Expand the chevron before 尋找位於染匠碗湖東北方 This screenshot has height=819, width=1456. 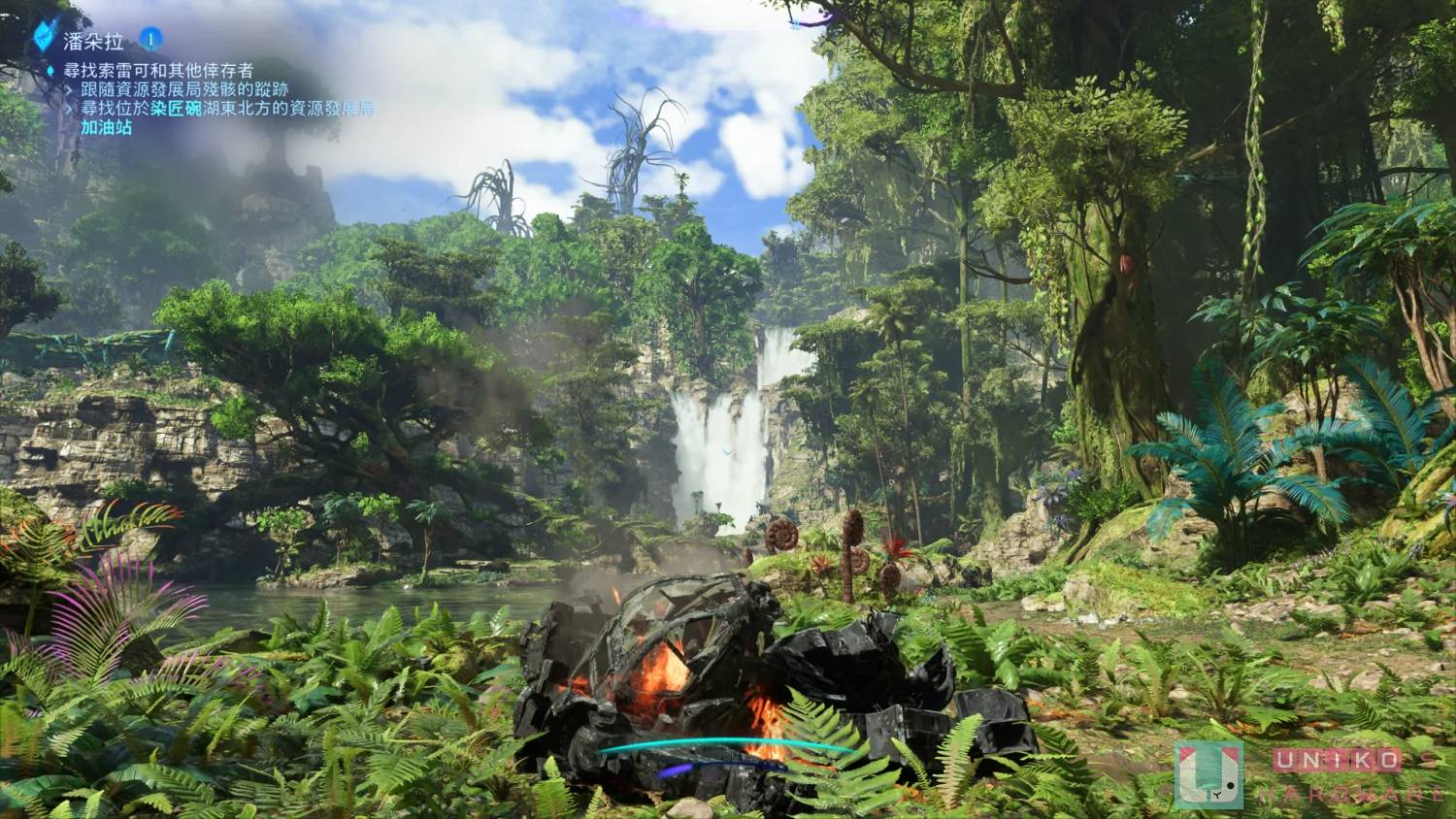click(x=69, y=111)
